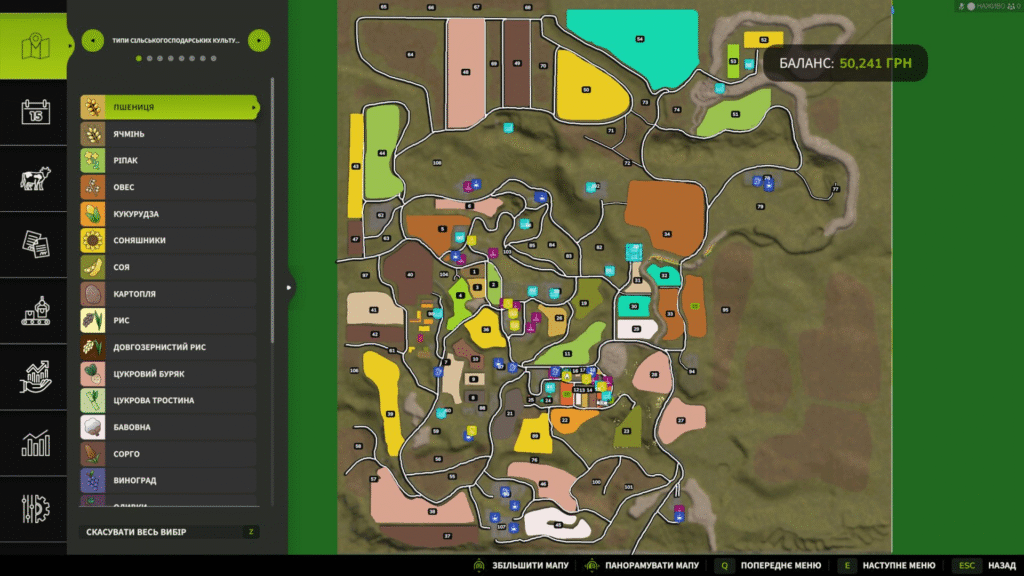Toggle the Цукровий буряк filter
The image size is (1024, 576).
pyautogui.click(x=168, y=374)
